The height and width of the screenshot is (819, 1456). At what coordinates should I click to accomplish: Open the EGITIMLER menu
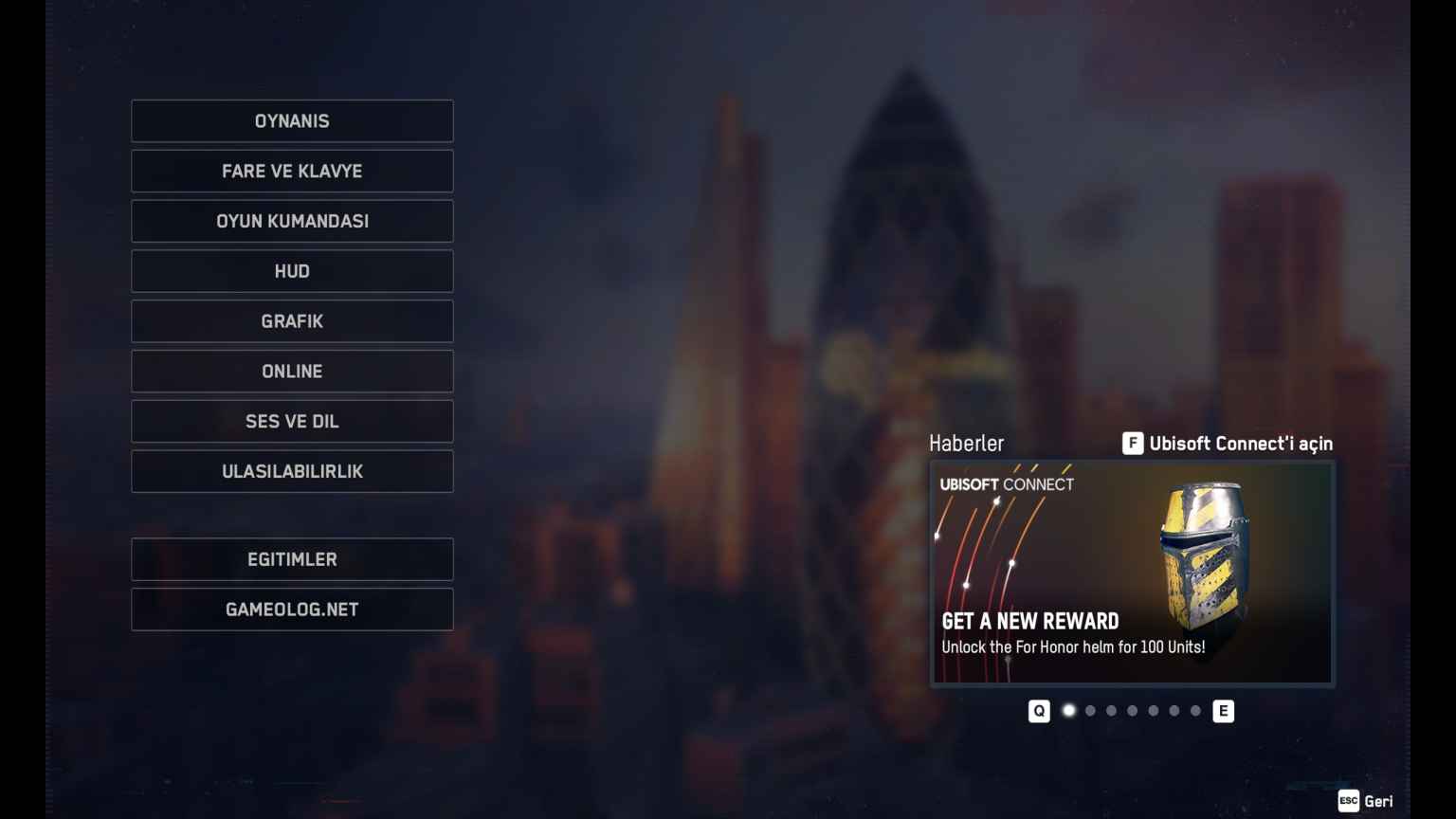point(292,560)
